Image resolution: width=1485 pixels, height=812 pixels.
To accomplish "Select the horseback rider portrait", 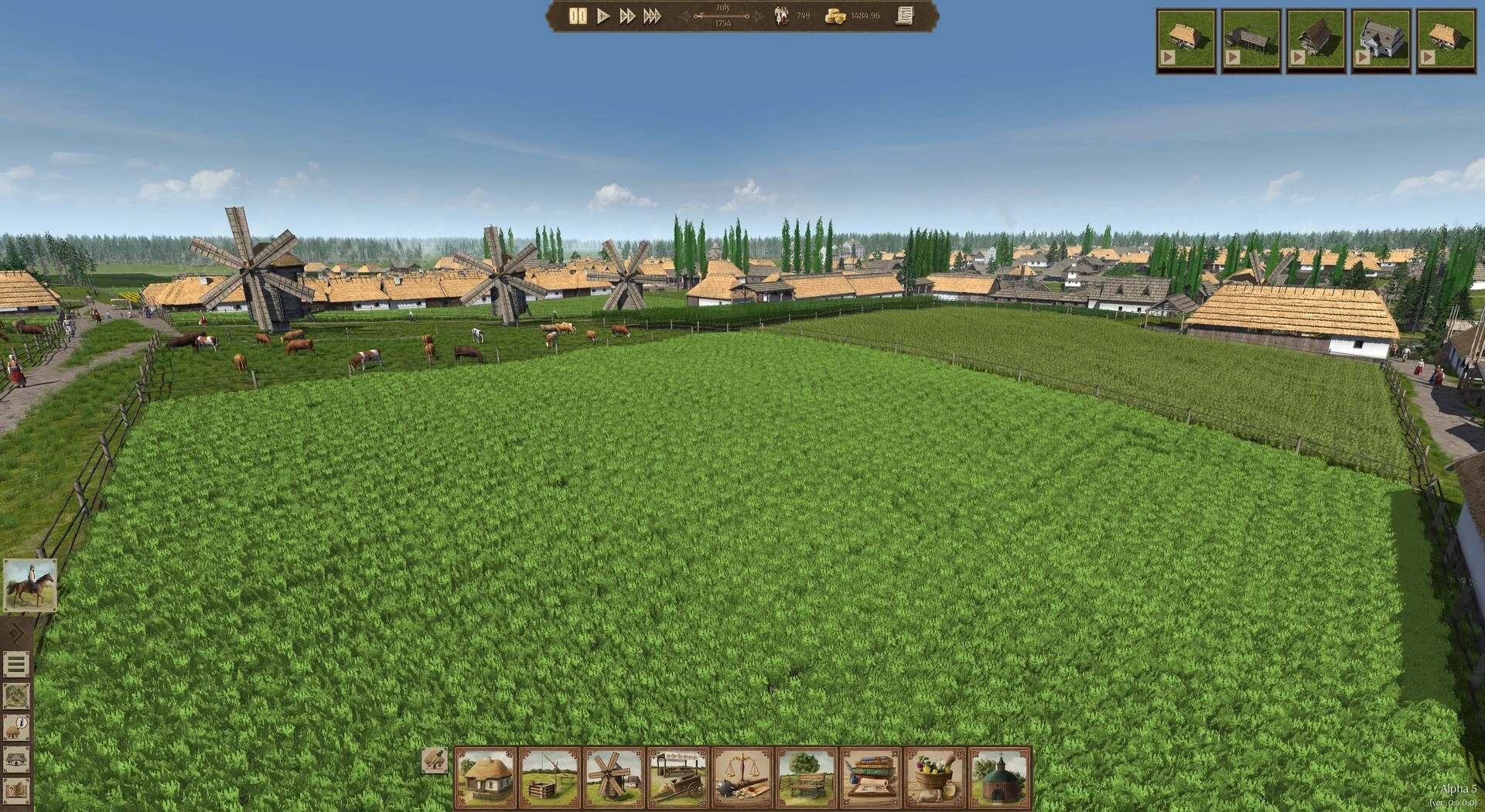I will pyautogui.click(x=30, y=585).
